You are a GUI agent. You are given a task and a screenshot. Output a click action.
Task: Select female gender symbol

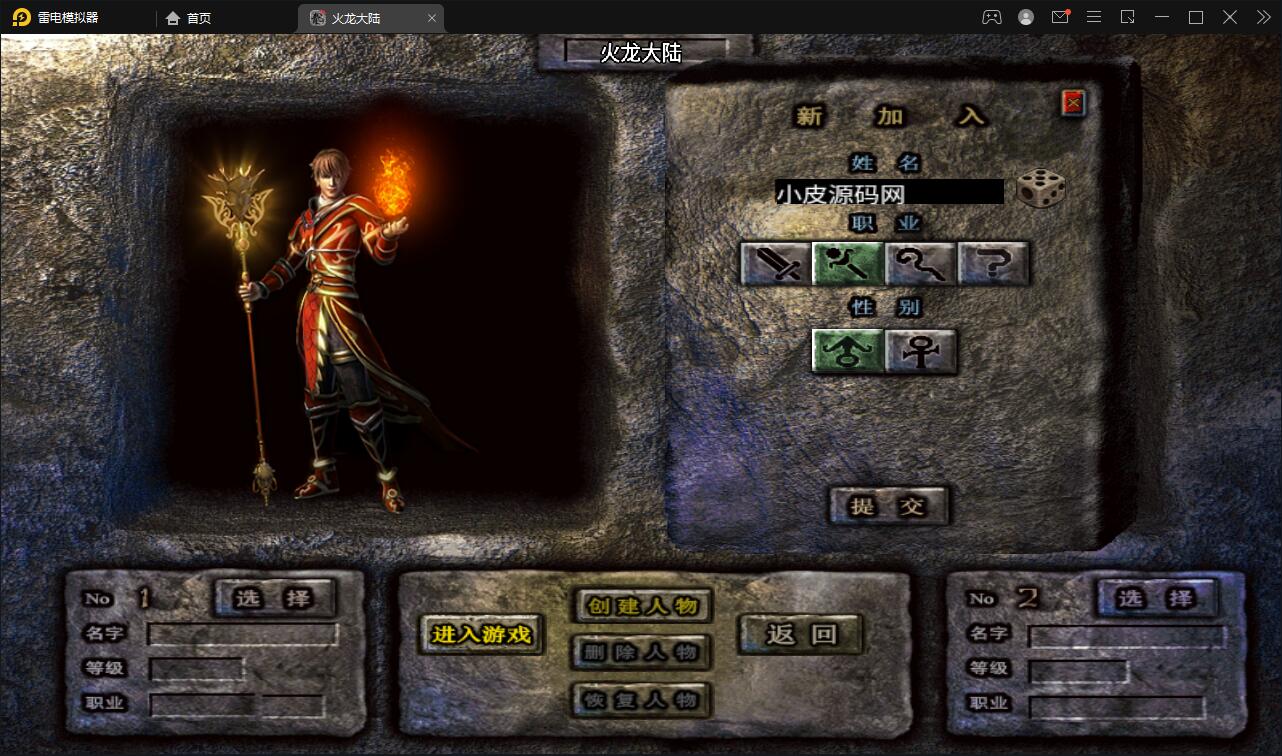coord(920,351)
